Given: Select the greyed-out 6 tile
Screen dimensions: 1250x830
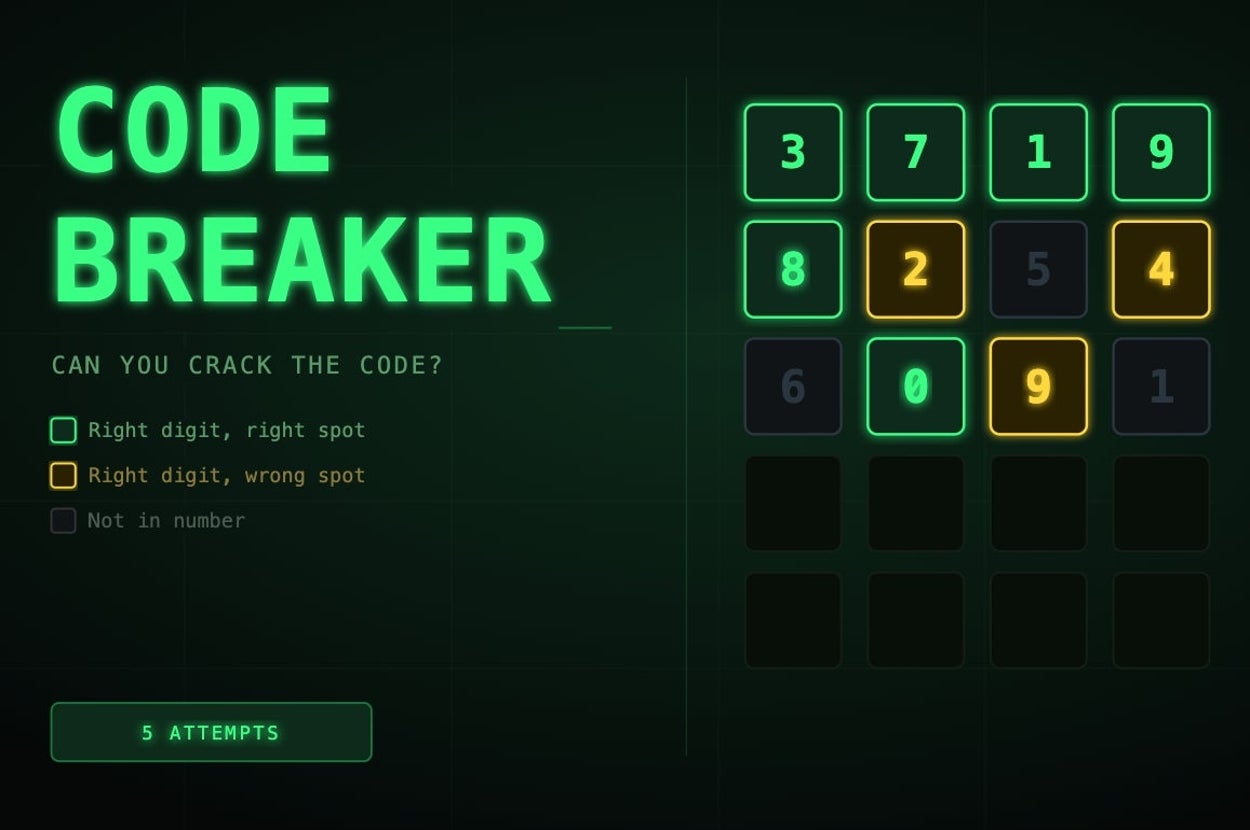Looking at the screenshot, I should point(793,386).
